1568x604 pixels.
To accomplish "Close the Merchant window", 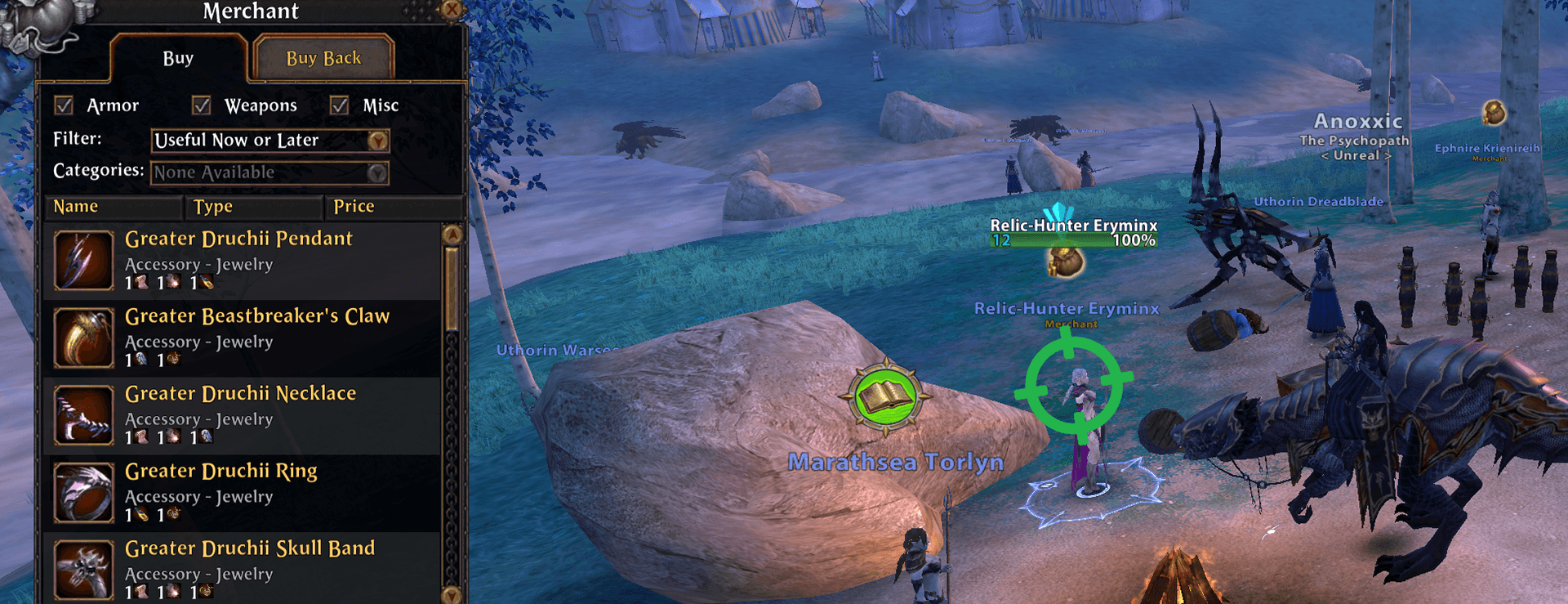I will pyautogui.click(x=452, y=9).
